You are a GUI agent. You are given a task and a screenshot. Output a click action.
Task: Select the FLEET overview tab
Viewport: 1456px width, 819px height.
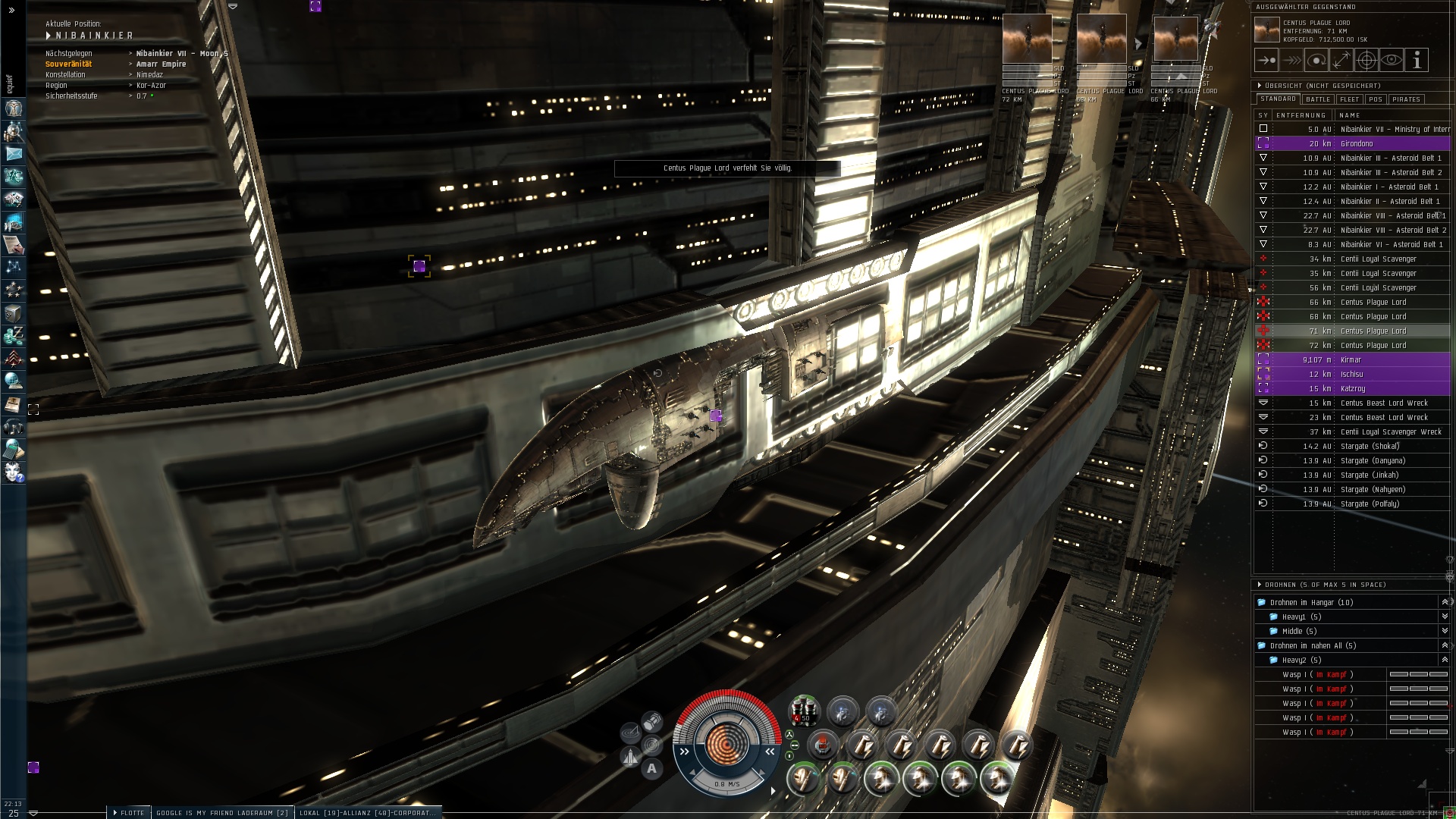[x=1350, y=99]
